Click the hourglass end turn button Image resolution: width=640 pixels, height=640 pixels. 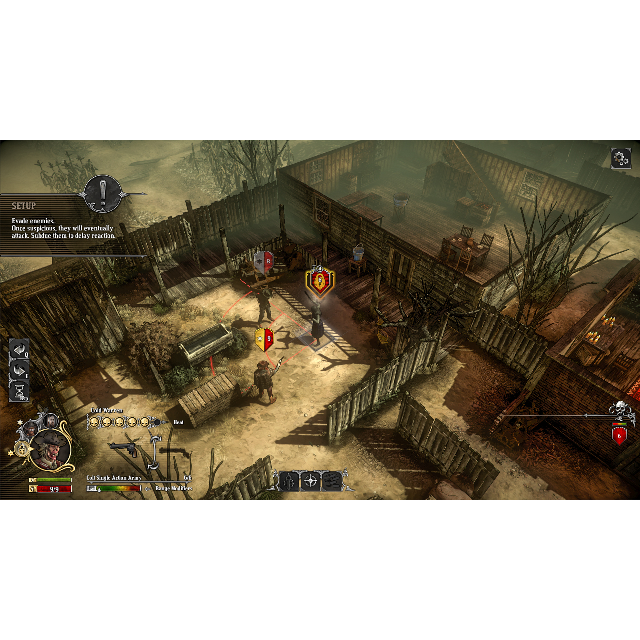pos(19,389)
